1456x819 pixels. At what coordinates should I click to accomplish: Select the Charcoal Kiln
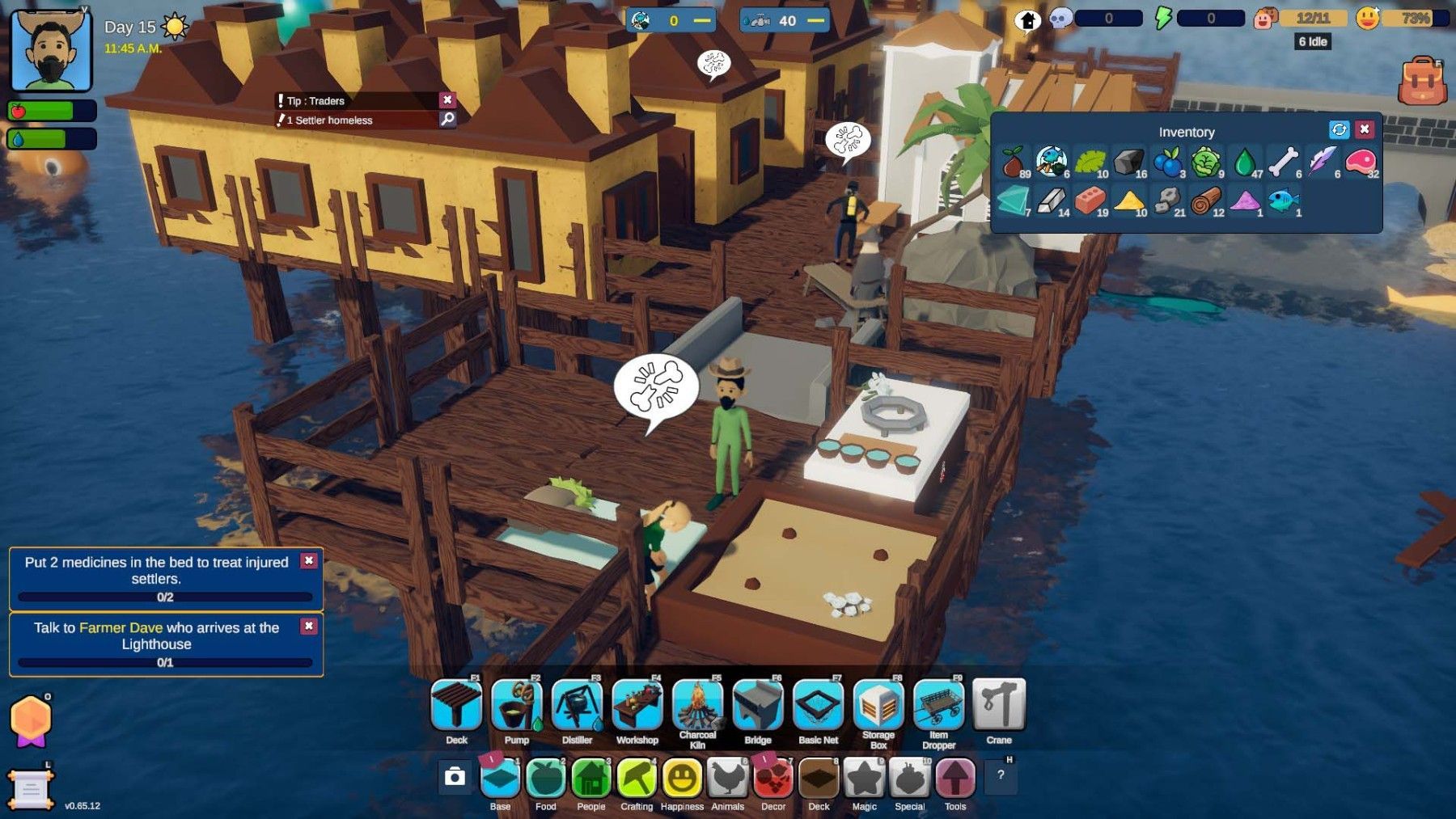(697, 705)
